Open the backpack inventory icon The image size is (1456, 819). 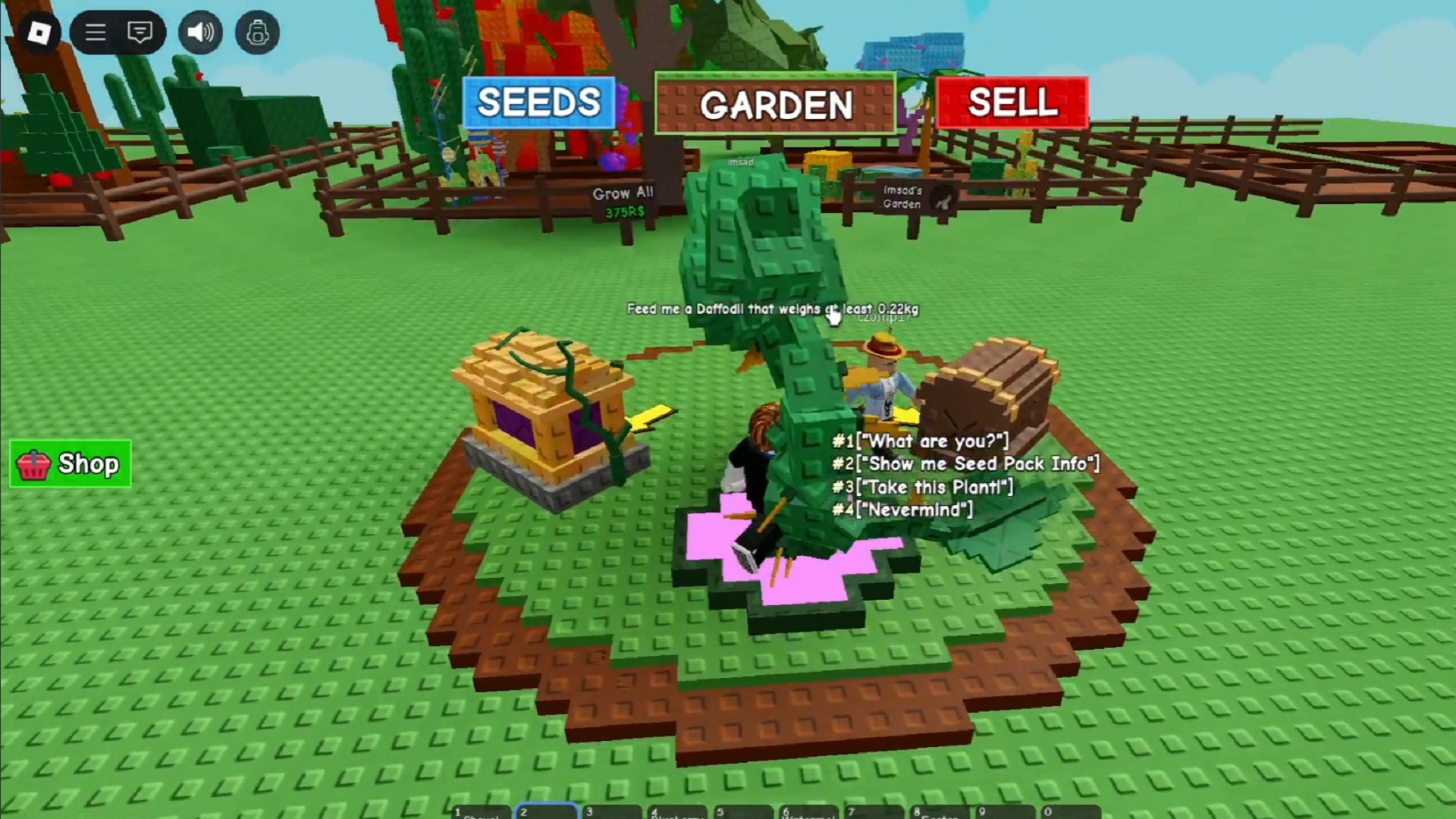pos(257,32)
